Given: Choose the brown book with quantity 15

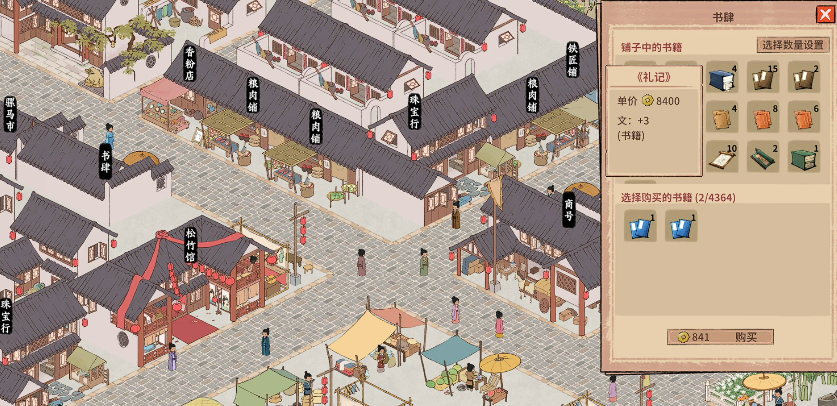Looking at the screenshot, I should coord(763,77).
